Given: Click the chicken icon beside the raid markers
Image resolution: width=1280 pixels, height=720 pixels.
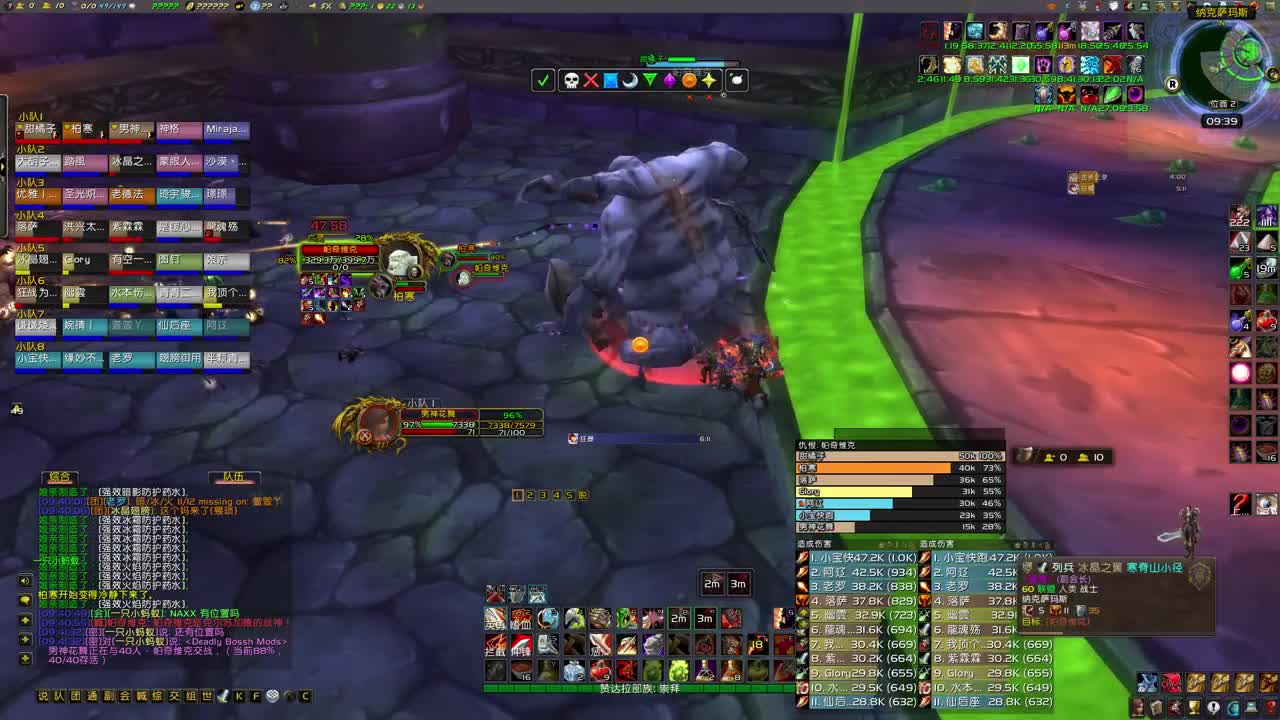Looking at the screenshot, I should [737, 80].
